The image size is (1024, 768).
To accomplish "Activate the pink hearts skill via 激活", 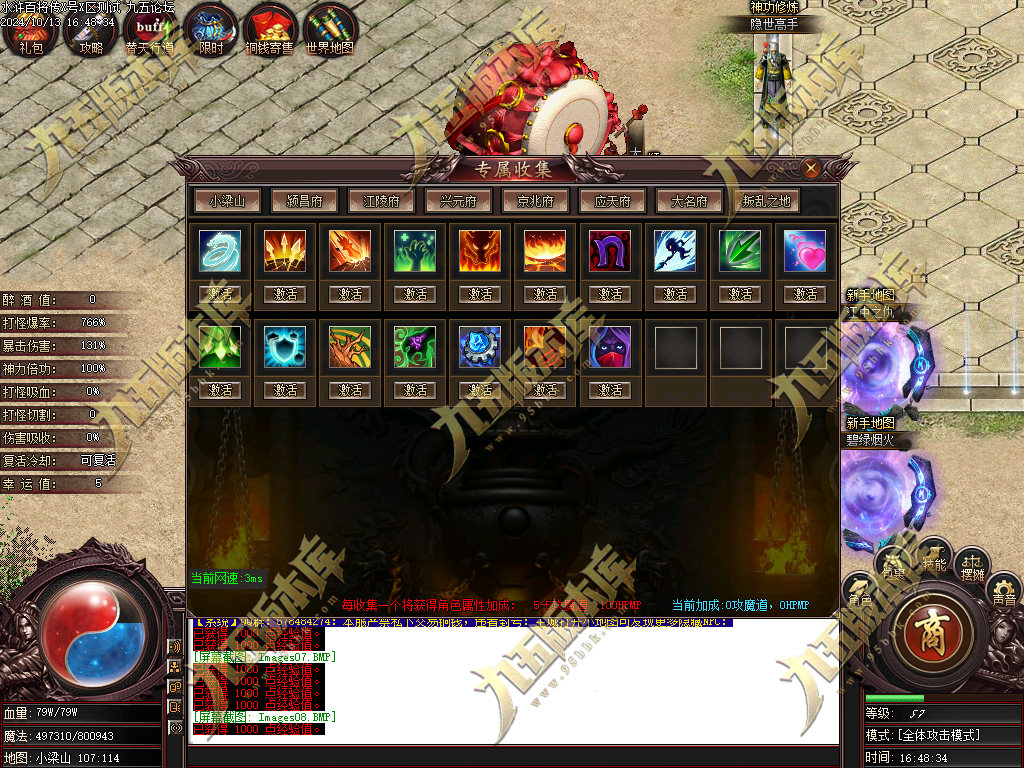I will pos(806,295).
